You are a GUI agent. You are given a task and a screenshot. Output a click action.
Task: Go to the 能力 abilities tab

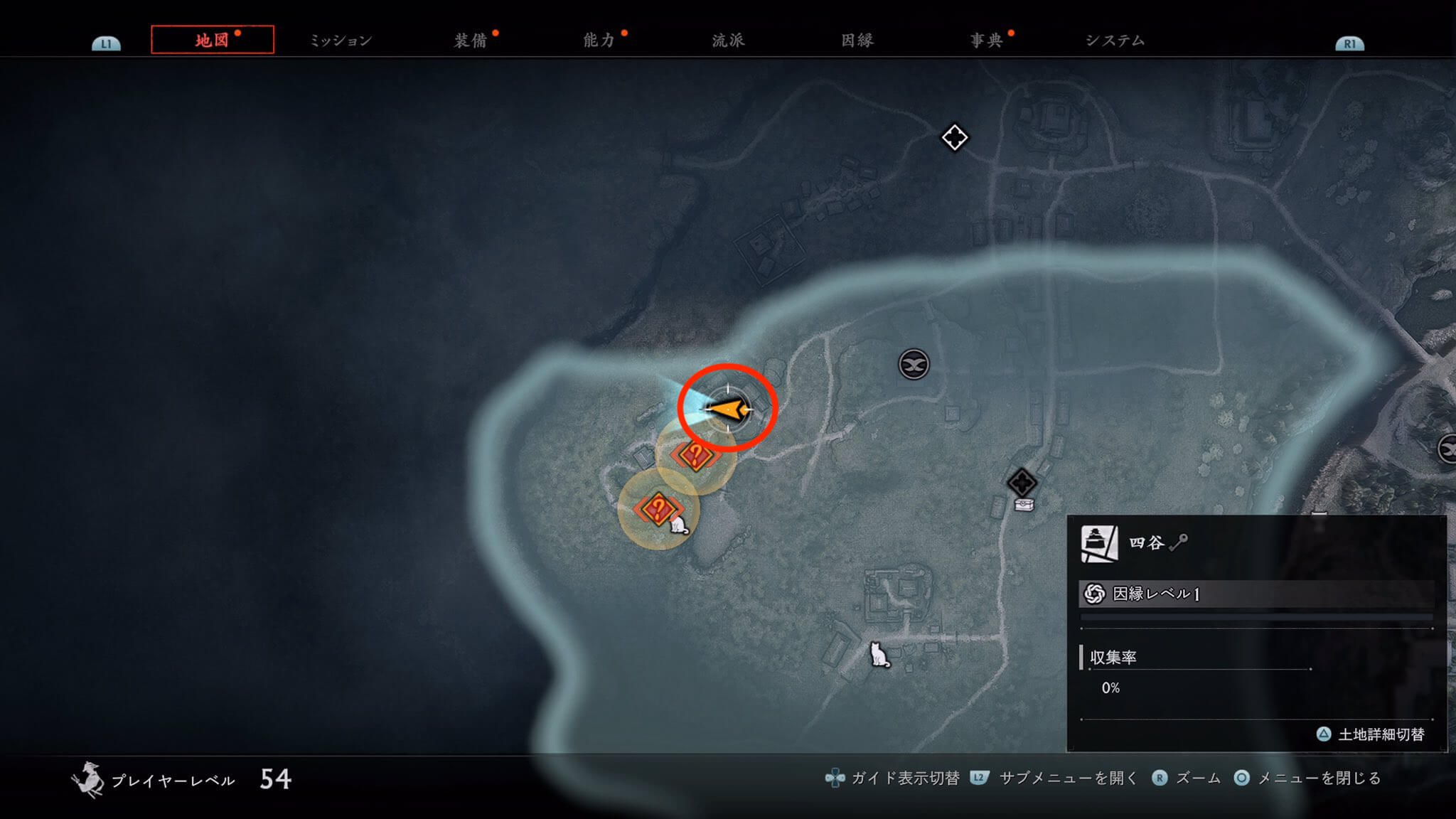click(599, 41)
